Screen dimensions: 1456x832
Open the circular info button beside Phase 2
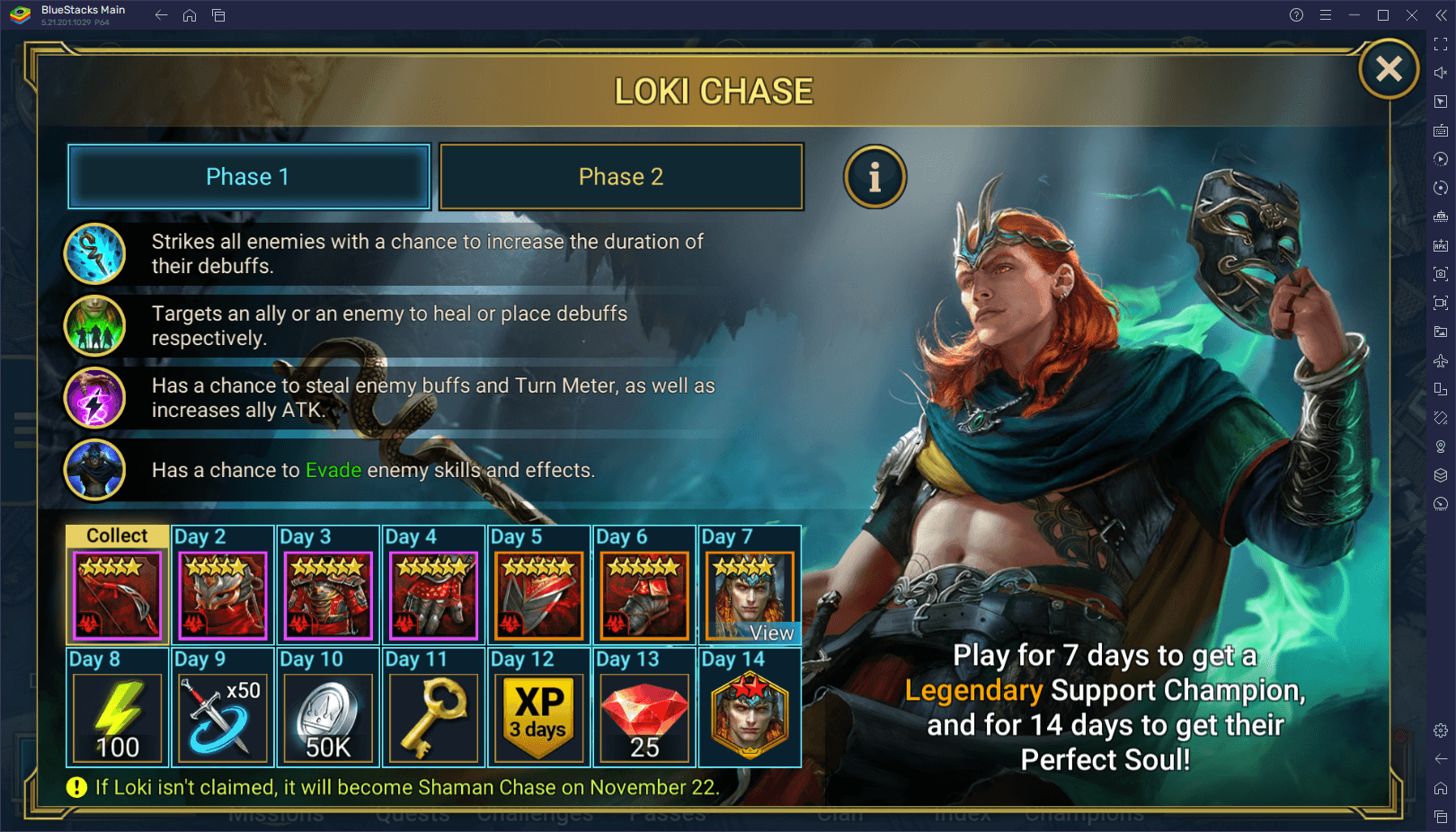874,177
